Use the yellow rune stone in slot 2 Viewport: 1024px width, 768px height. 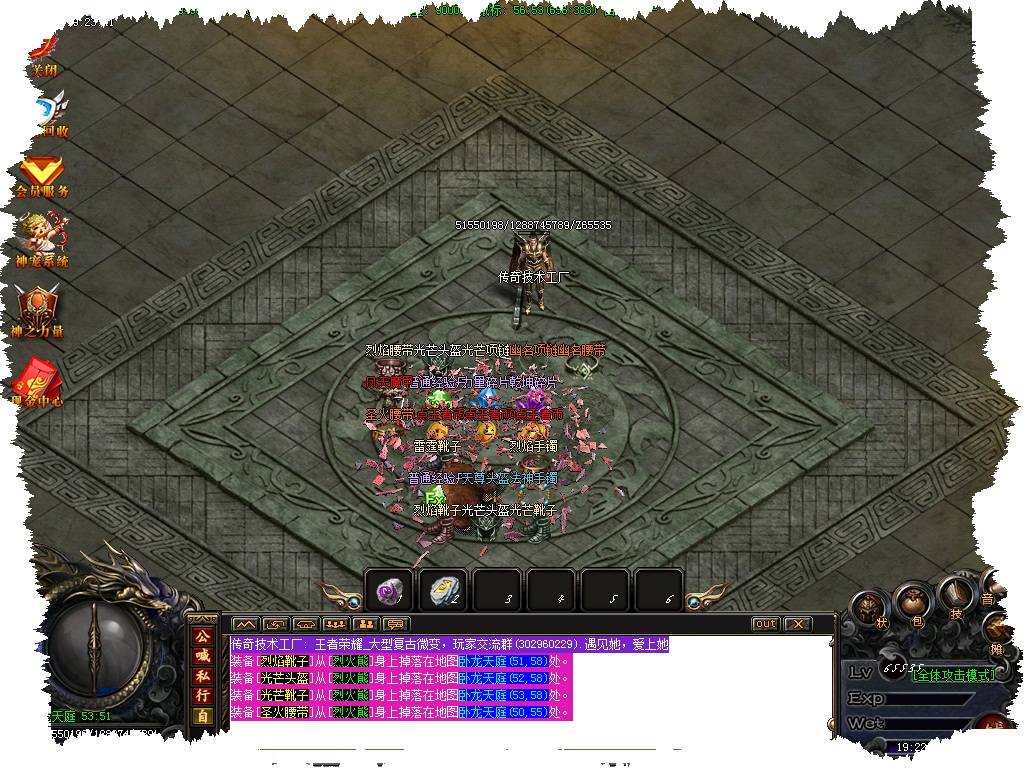(x=443, y=591)
